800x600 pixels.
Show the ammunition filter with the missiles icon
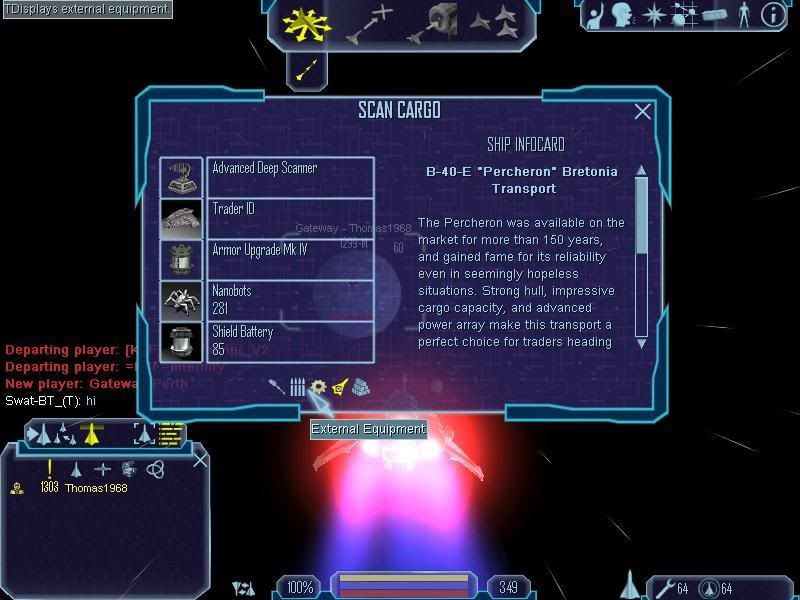click(297, 387)
